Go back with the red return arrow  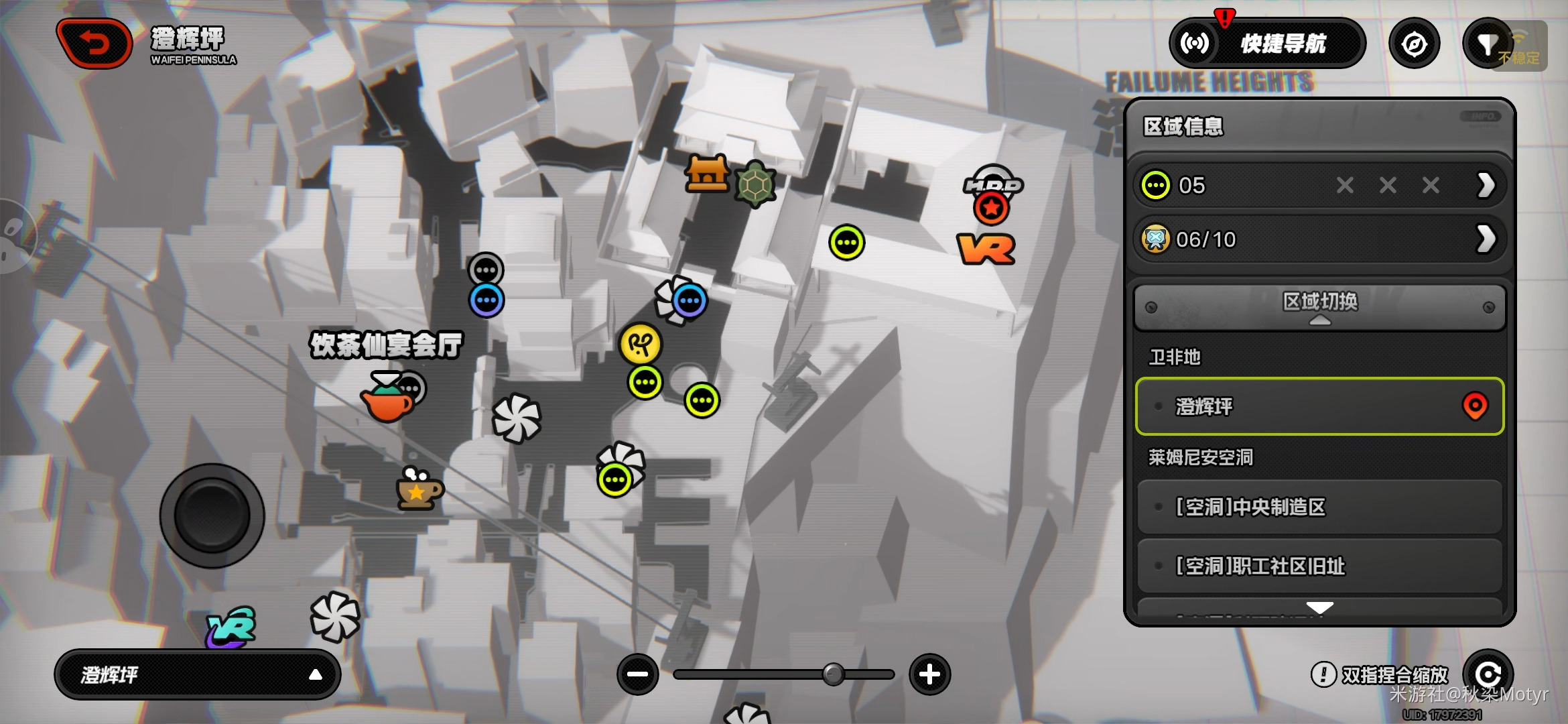(94, 44)
